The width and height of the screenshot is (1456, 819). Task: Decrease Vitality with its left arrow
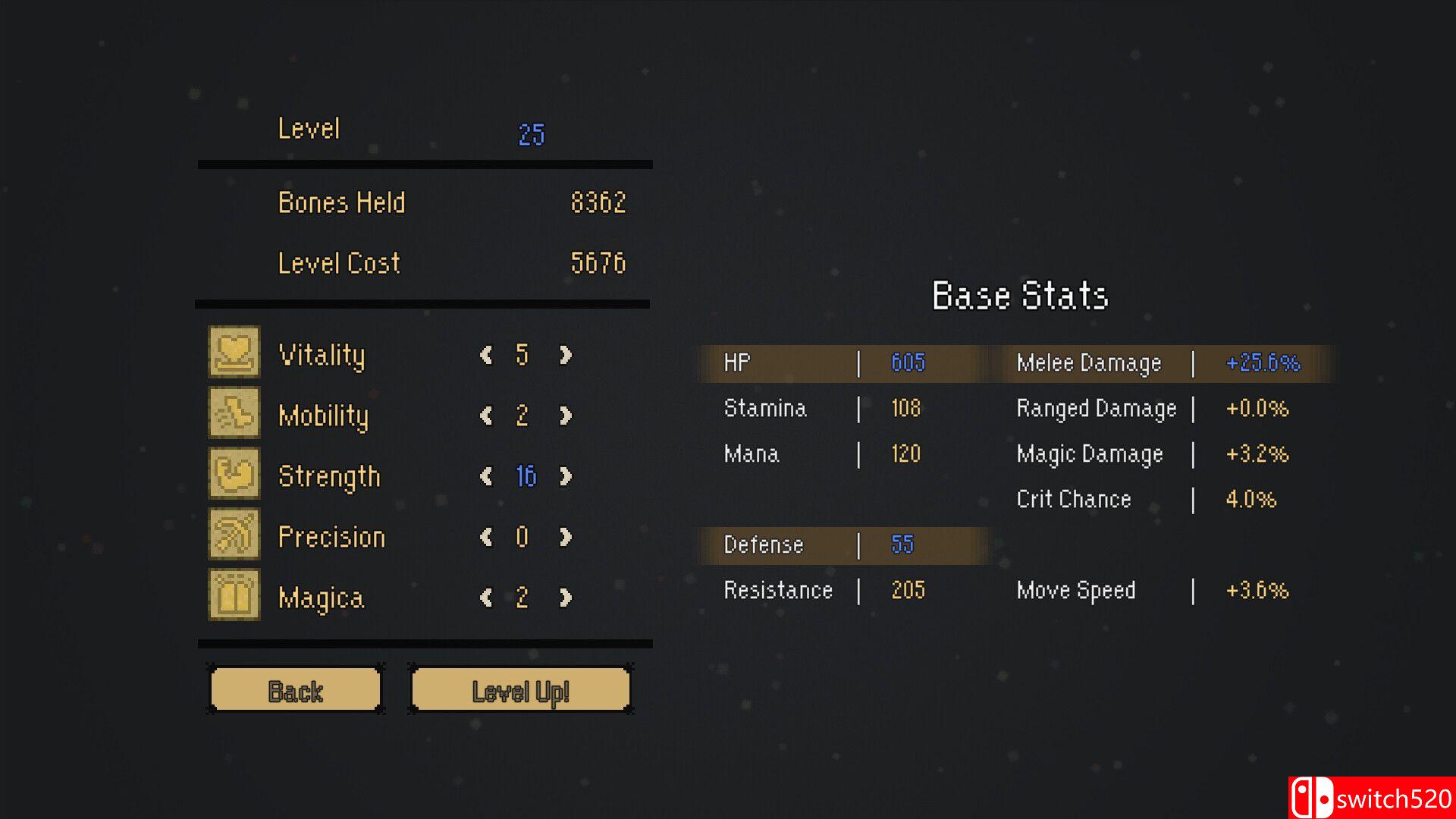tap(486, 355)
